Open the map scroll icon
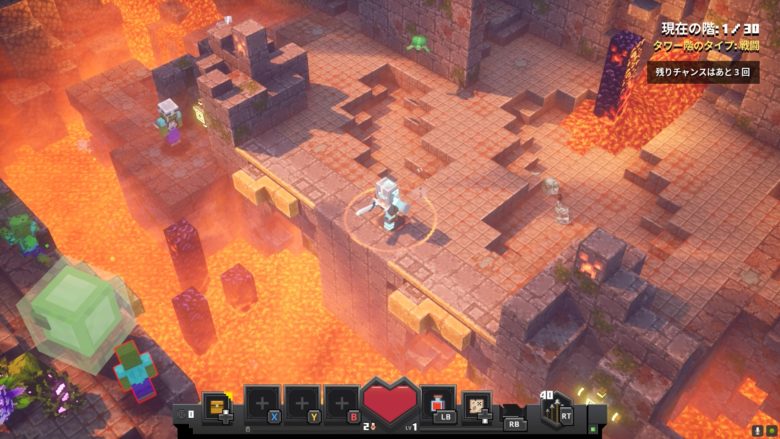 coord(477,405)
